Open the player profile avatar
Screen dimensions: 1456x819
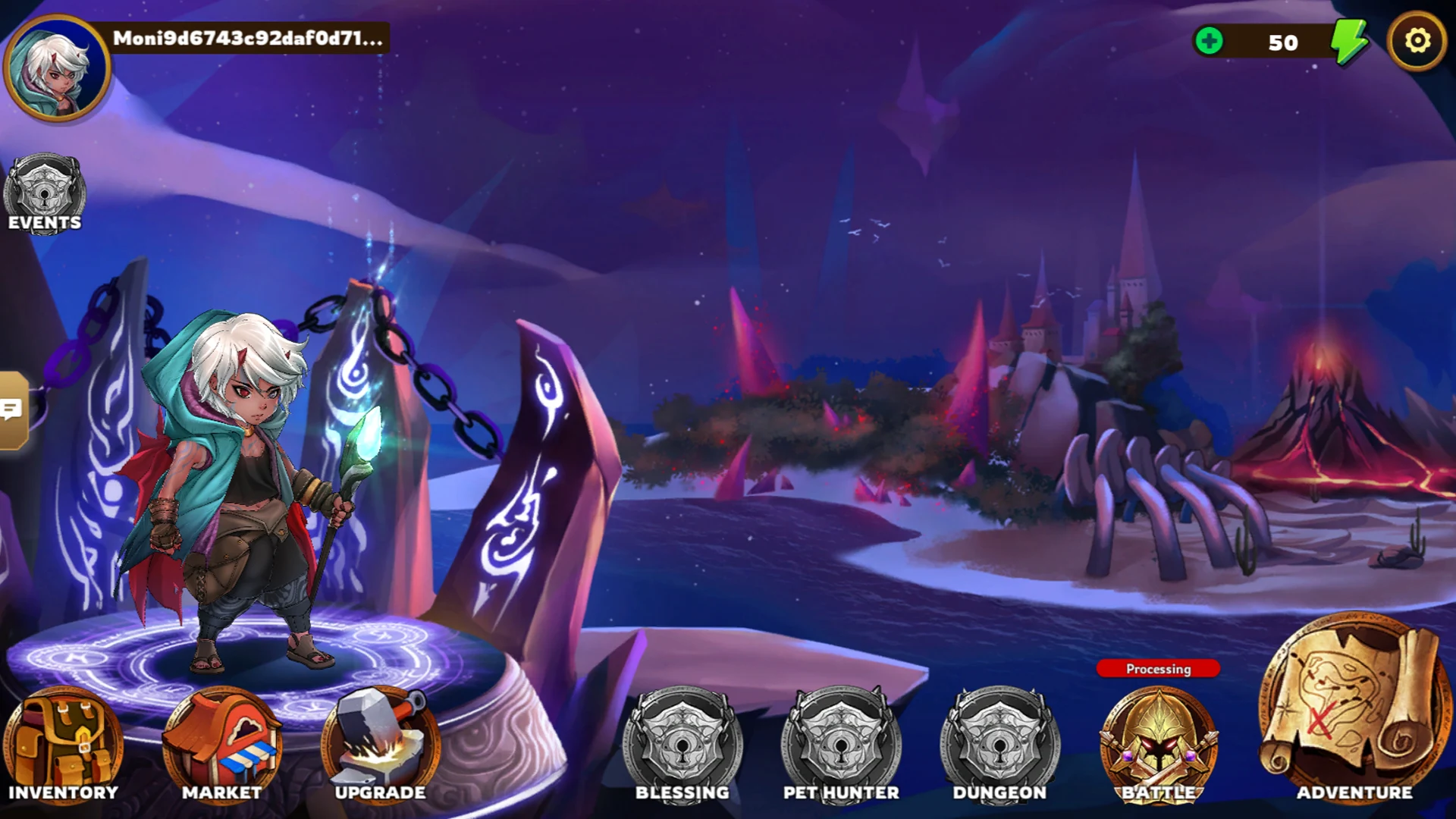58,68
